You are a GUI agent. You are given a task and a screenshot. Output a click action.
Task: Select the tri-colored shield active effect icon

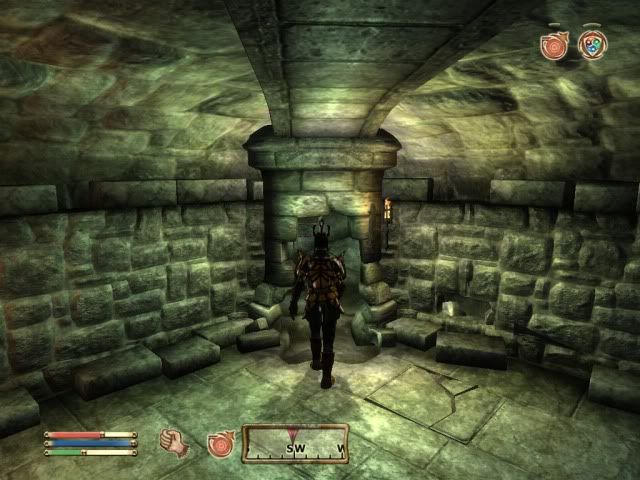(x=592, y=44)
